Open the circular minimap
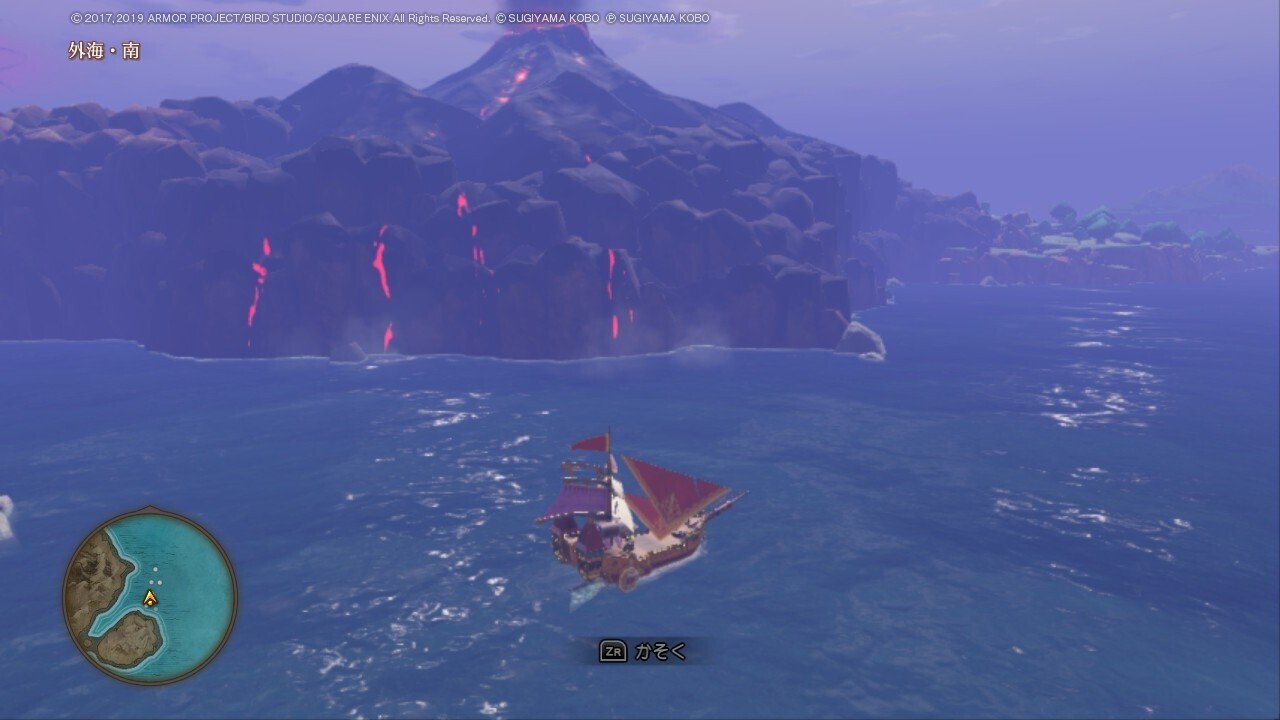This screenshot has height=720, width=1280. click(x=150, y=596)
